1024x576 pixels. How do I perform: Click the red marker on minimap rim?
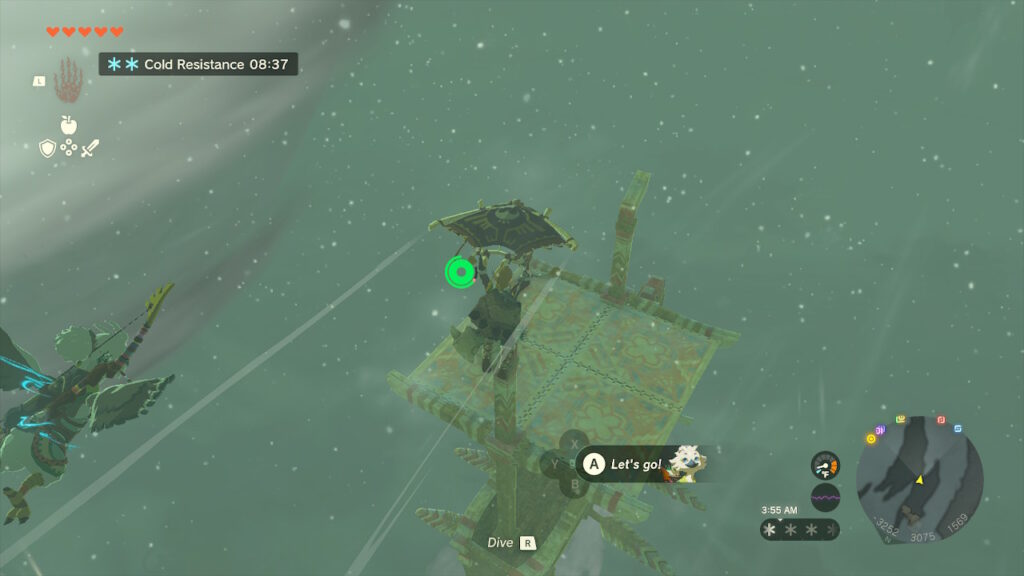coord(941,420)
